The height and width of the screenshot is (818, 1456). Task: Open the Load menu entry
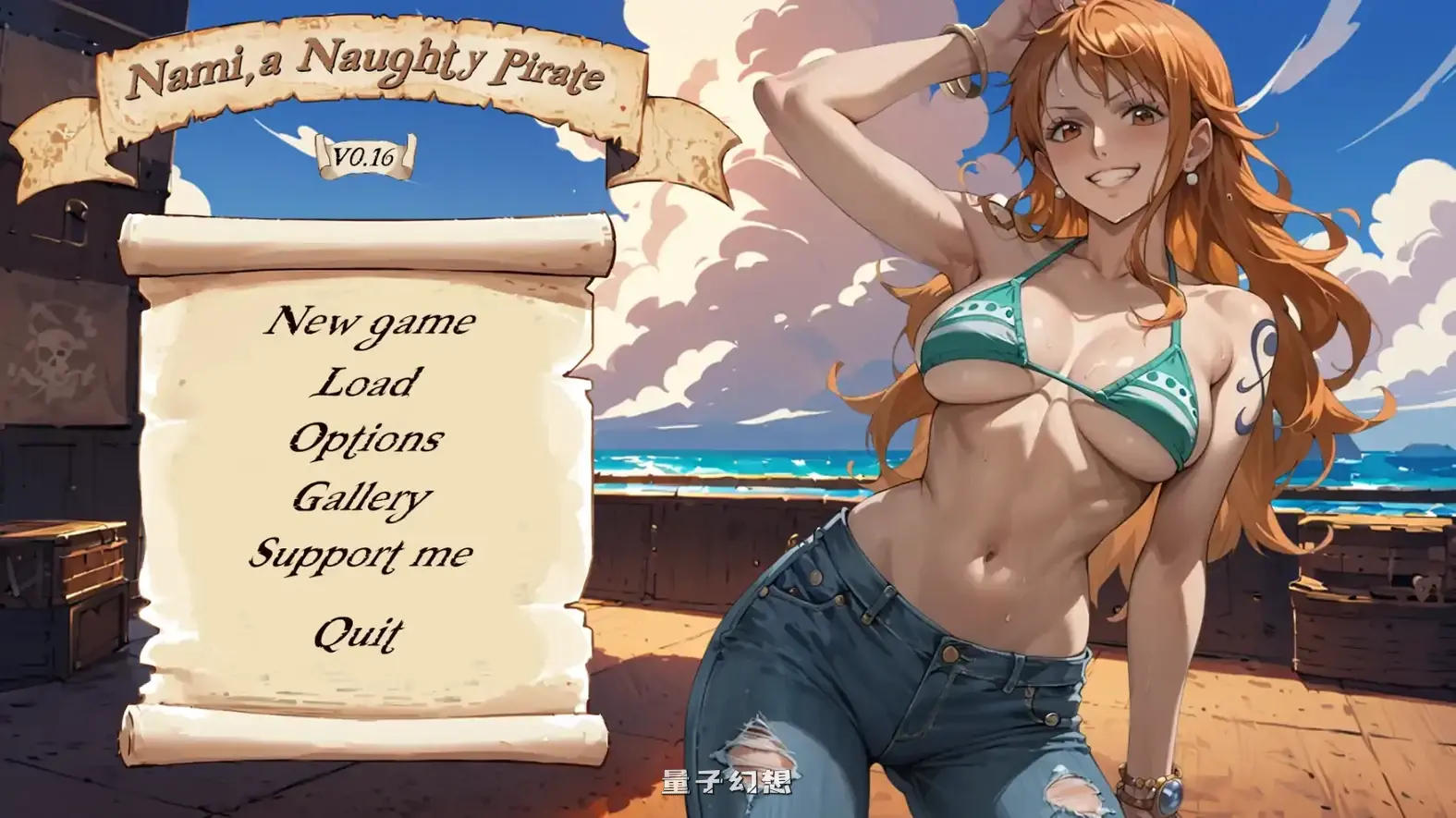(x=365, y=384)
